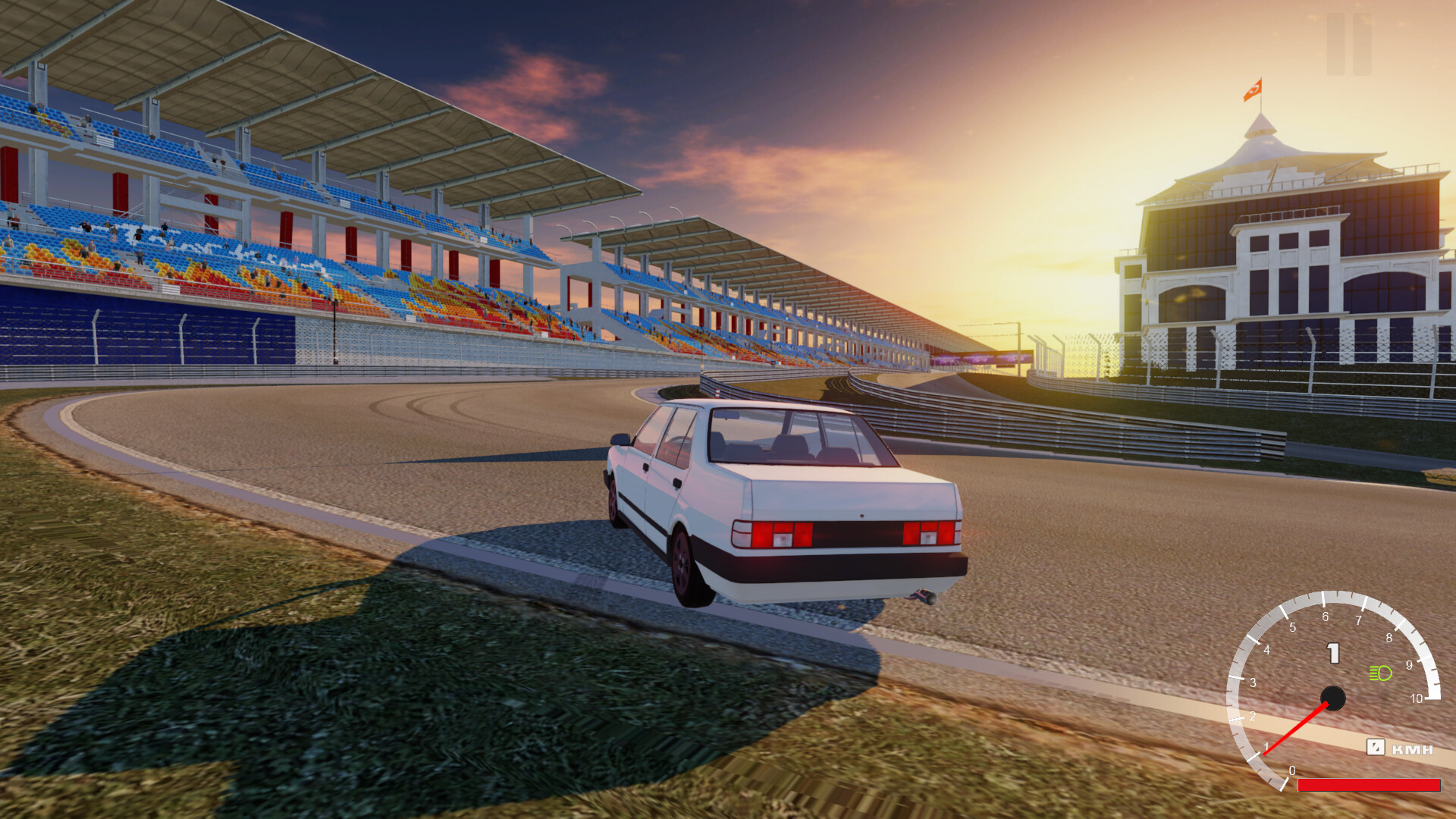Click the KMH unit label
1456x819 pixels.
pyautogui.click(x=1412, y=748)
